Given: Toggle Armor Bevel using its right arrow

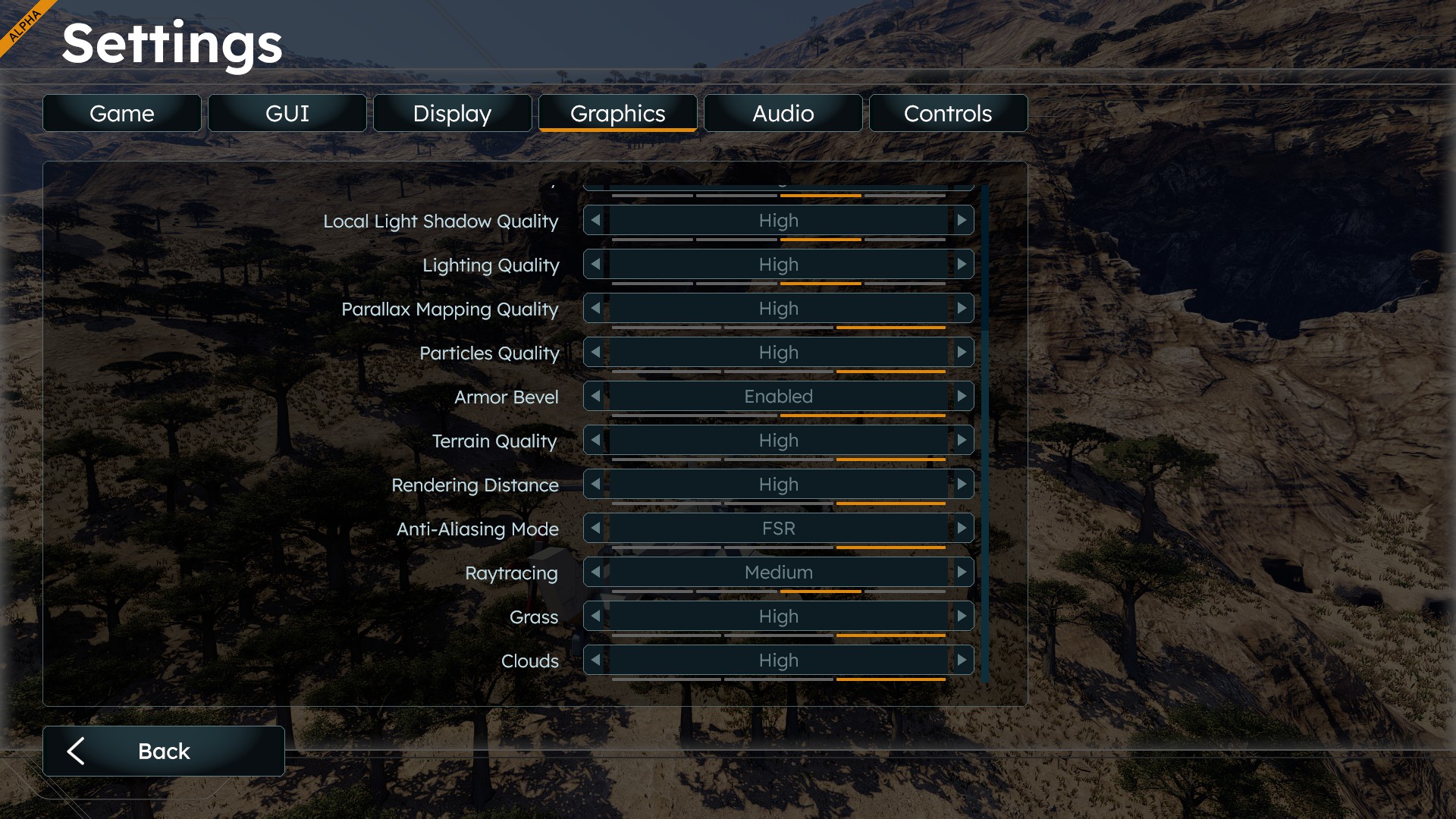Looking at the screenshot, I should pyautogui.click(x=962, y=397).
